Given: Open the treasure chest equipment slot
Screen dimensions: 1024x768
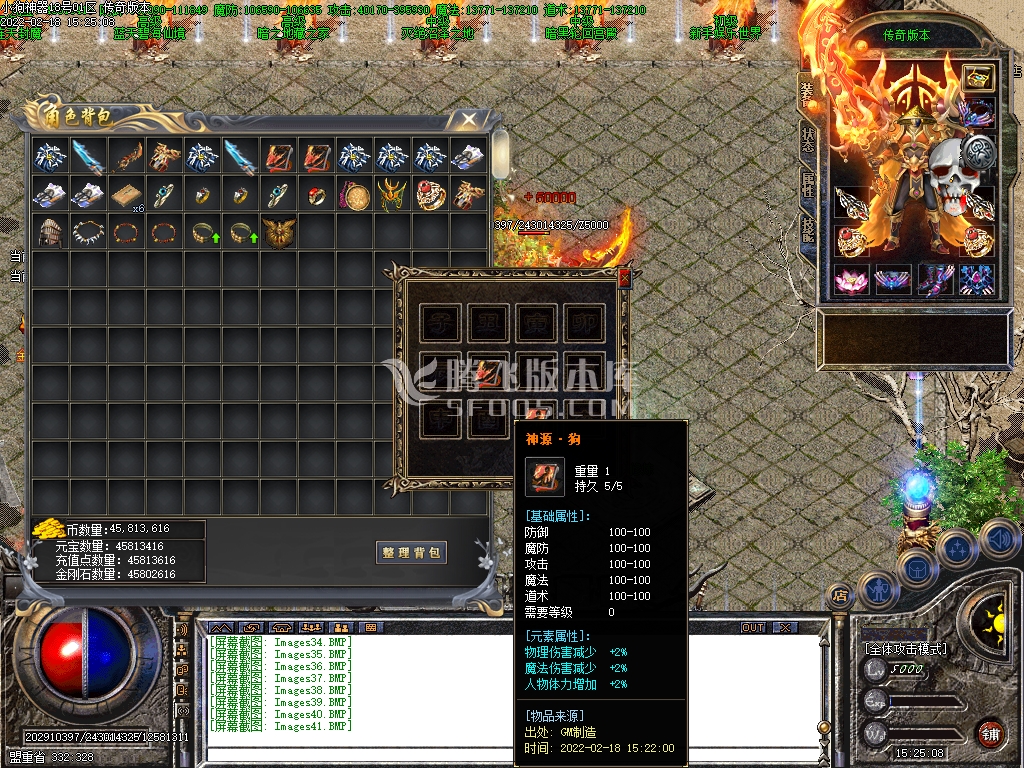Looking at the screenshot, I should pos(978,79).
